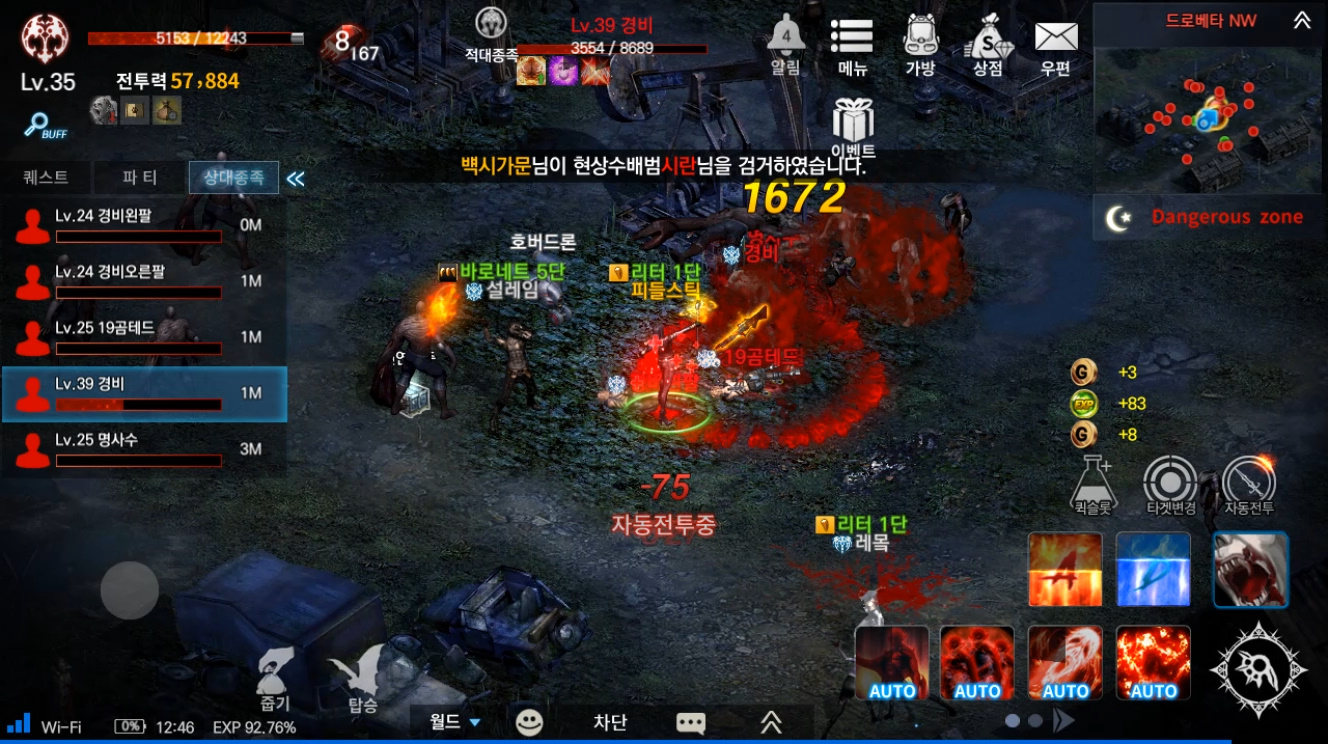Tap the 타겟변경 target change button
The width and height of the screenshot is (1328, 744).
[1171, 484]
